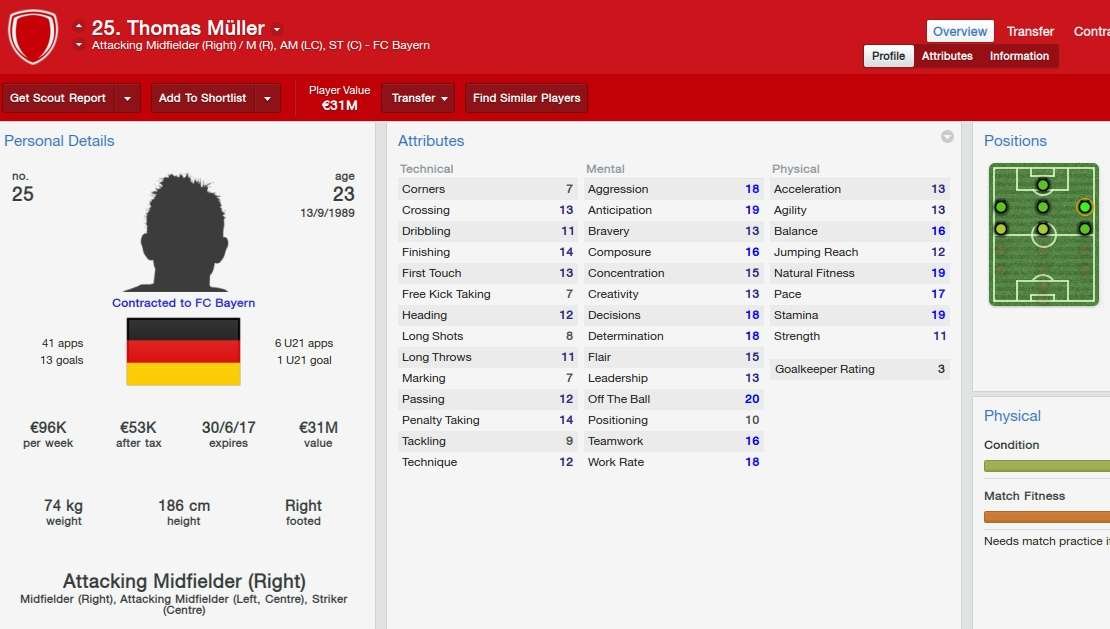Viewport: 1110px width, 629px height.
Task: Show the Attributes sub-tab
Action: click(947, 56)
